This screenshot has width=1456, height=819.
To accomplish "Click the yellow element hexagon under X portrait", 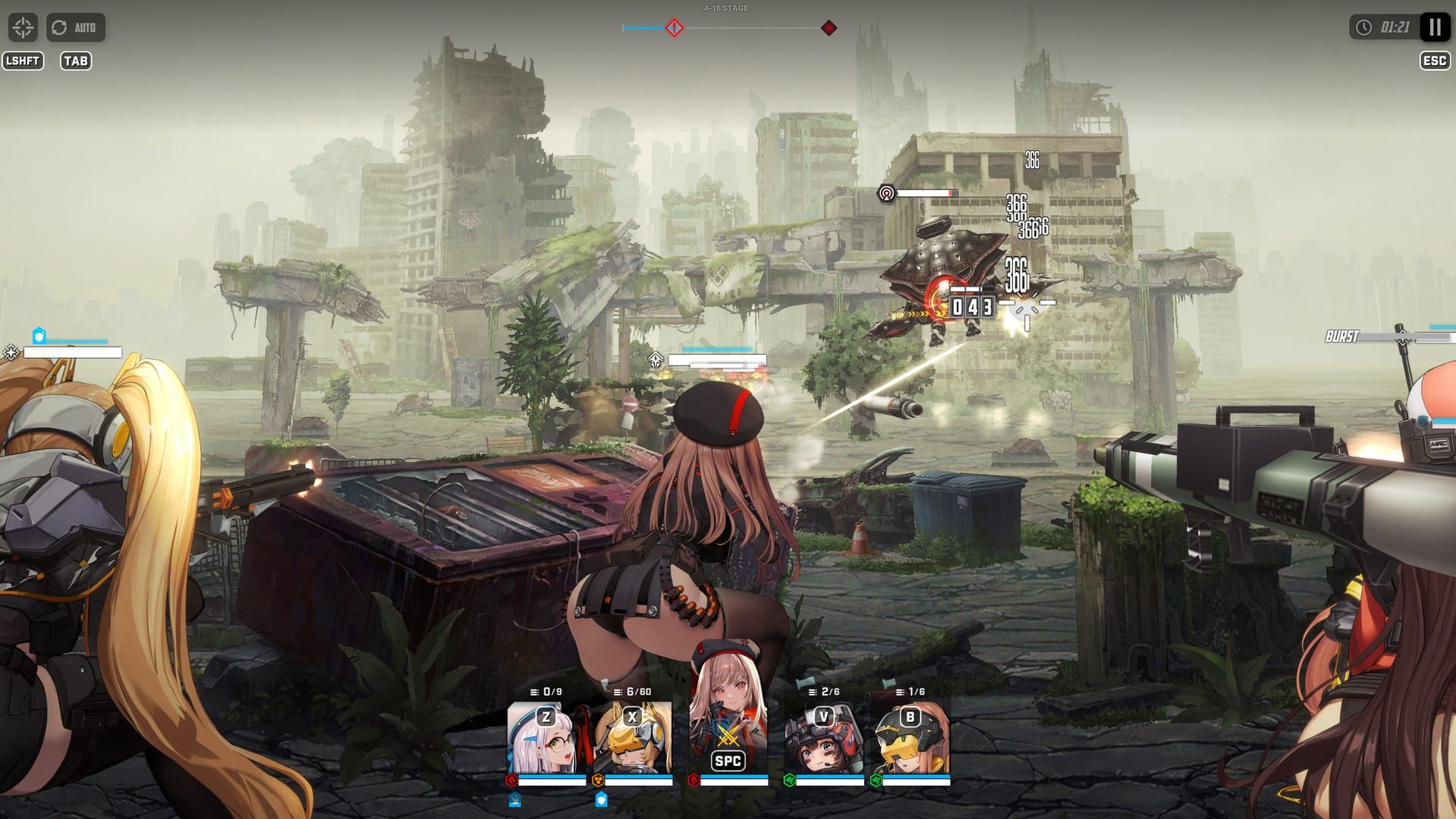I will click(x=598, y=780).
